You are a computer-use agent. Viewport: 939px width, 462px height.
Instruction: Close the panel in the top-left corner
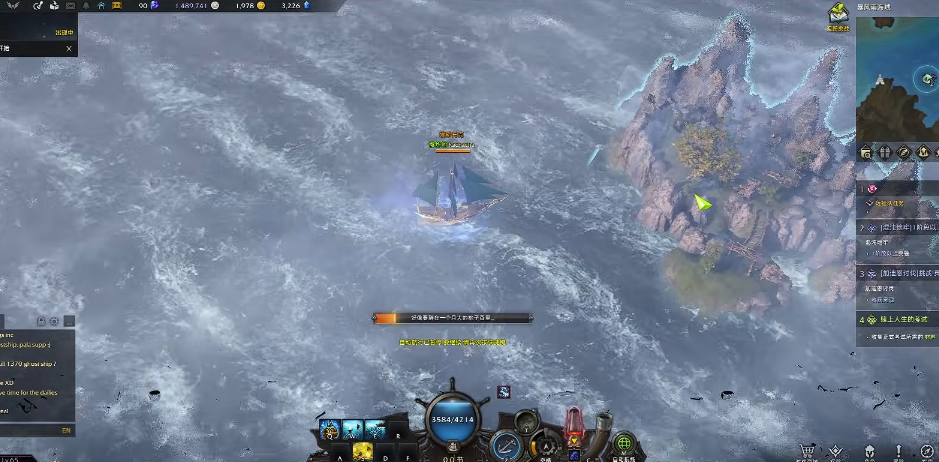69,48
